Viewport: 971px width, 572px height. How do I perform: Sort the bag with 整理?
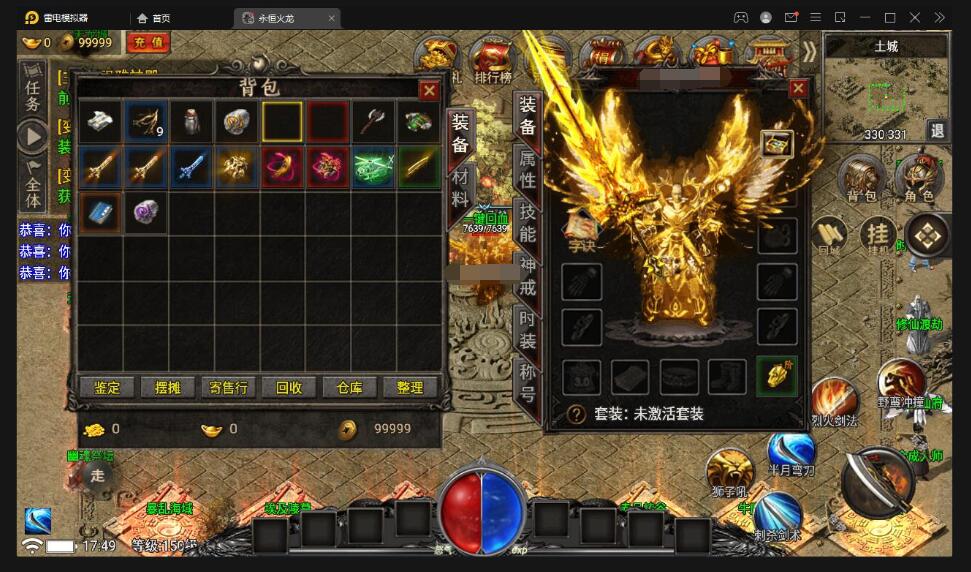click(x=410, y=387)
